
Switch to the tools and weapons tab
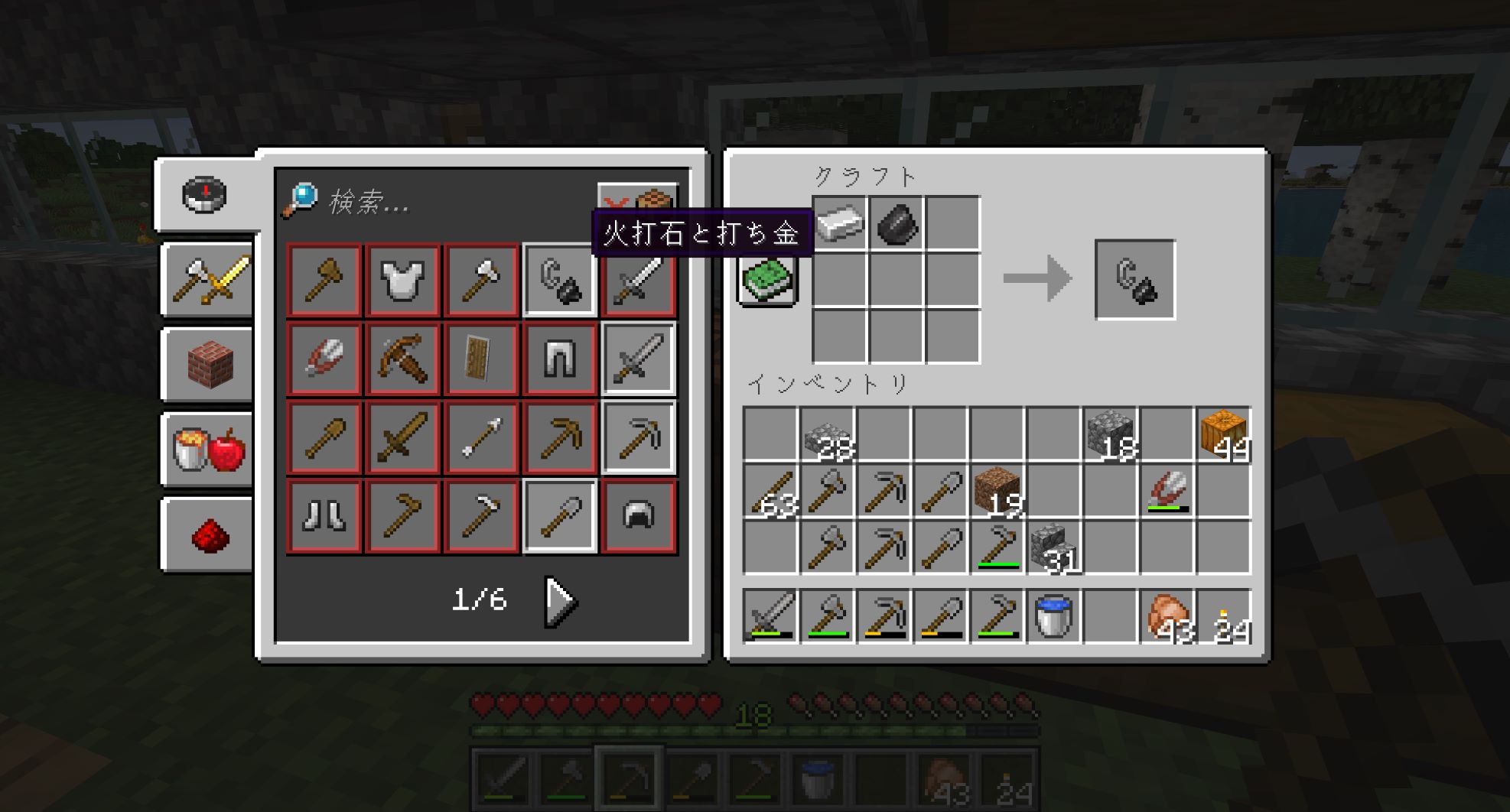click(208, 280)
